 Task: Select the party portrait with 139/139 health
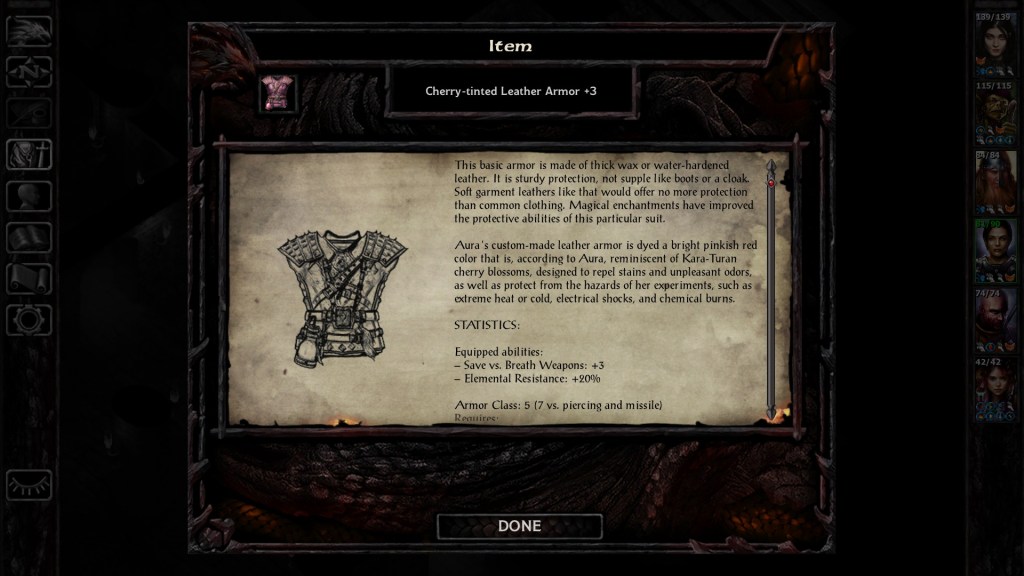tap(996, 45)
